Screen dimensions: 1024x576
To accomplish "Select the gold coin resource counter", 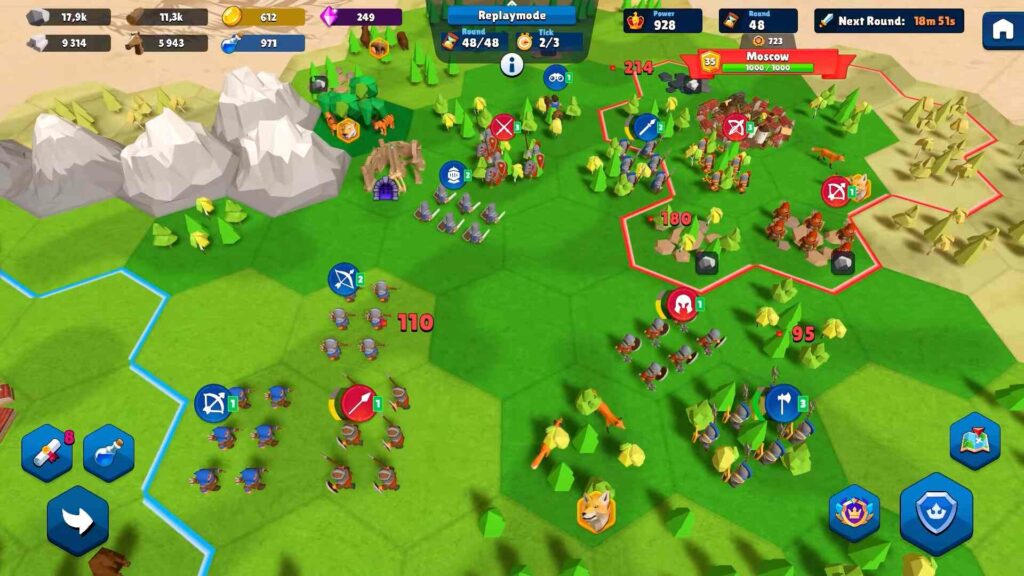I will tap(262, 17).
